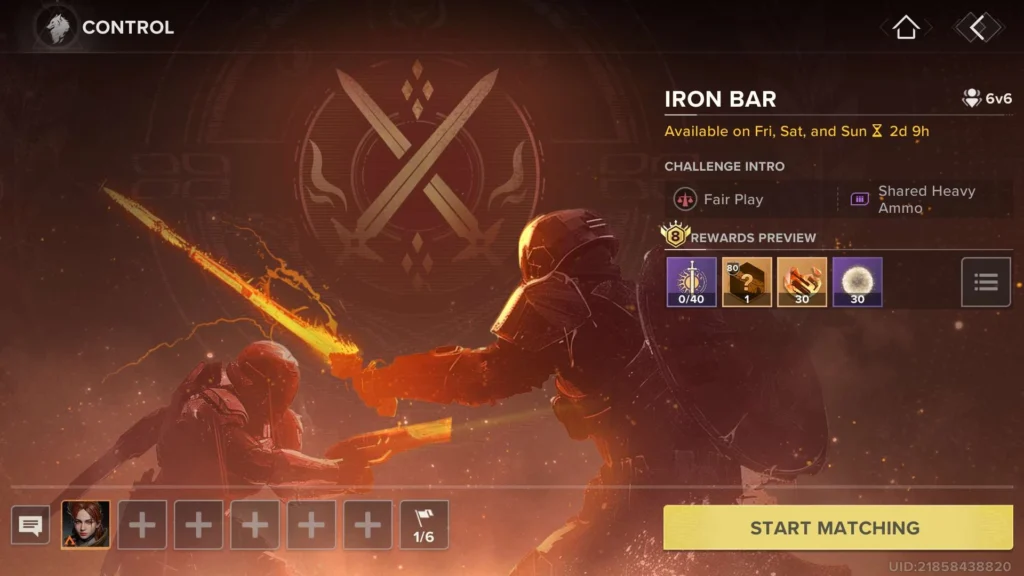Inspect the glowing white orb reward
Viewport: 1024px width, 576px height.
tap(857, 282)
